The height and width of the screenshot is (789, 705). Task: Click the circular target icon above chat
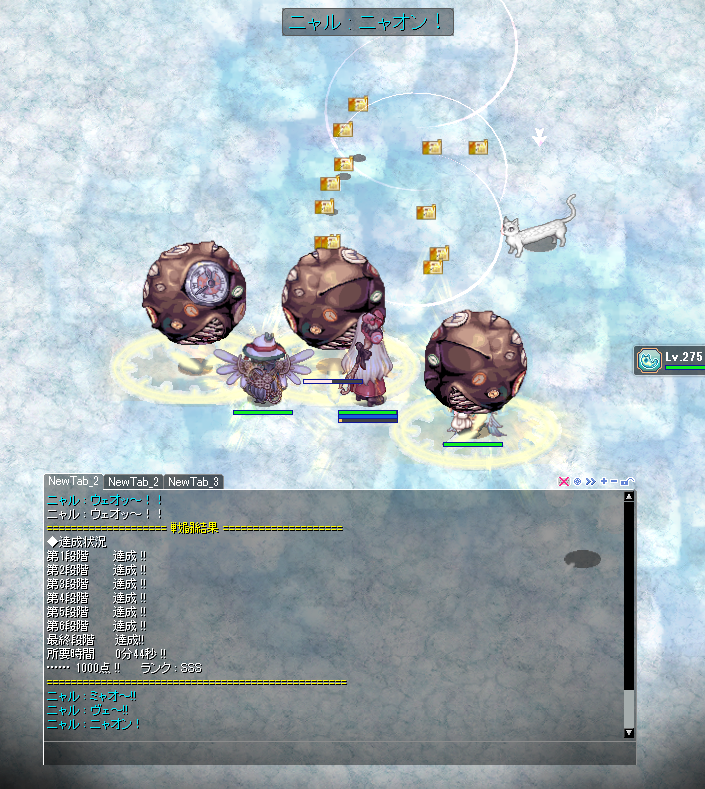point(577,482)
